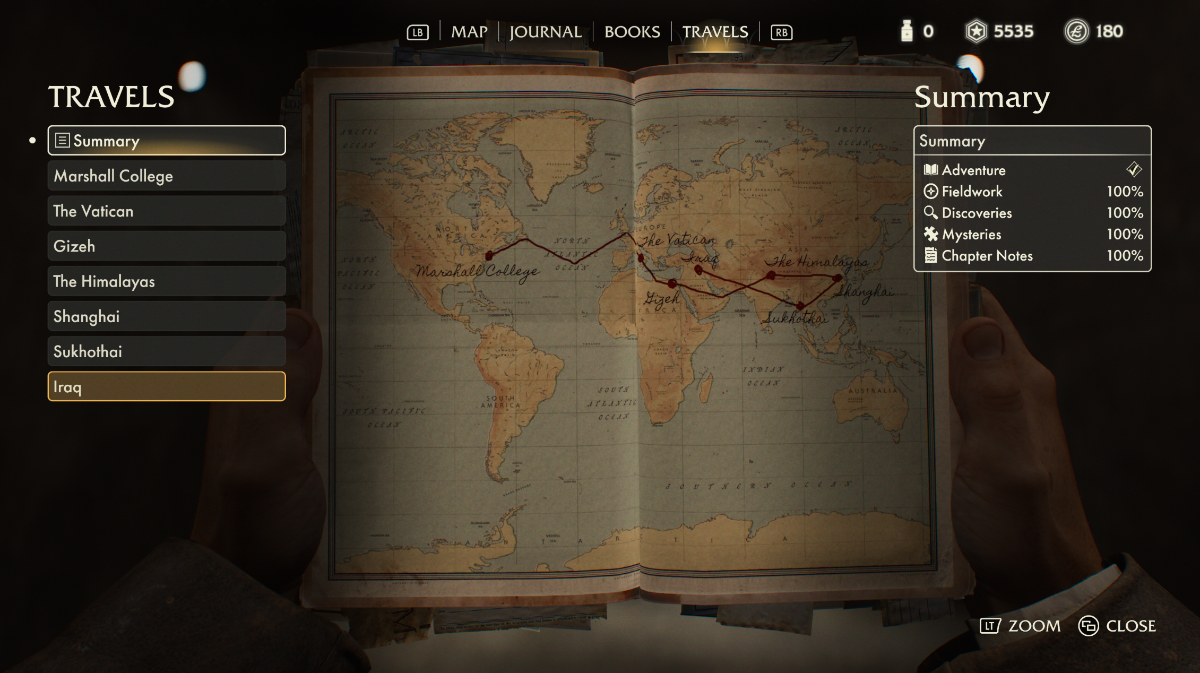Select the Travels tab
Image resolution: width=1200 pixels, height=673 pixels.
point(715,32)
